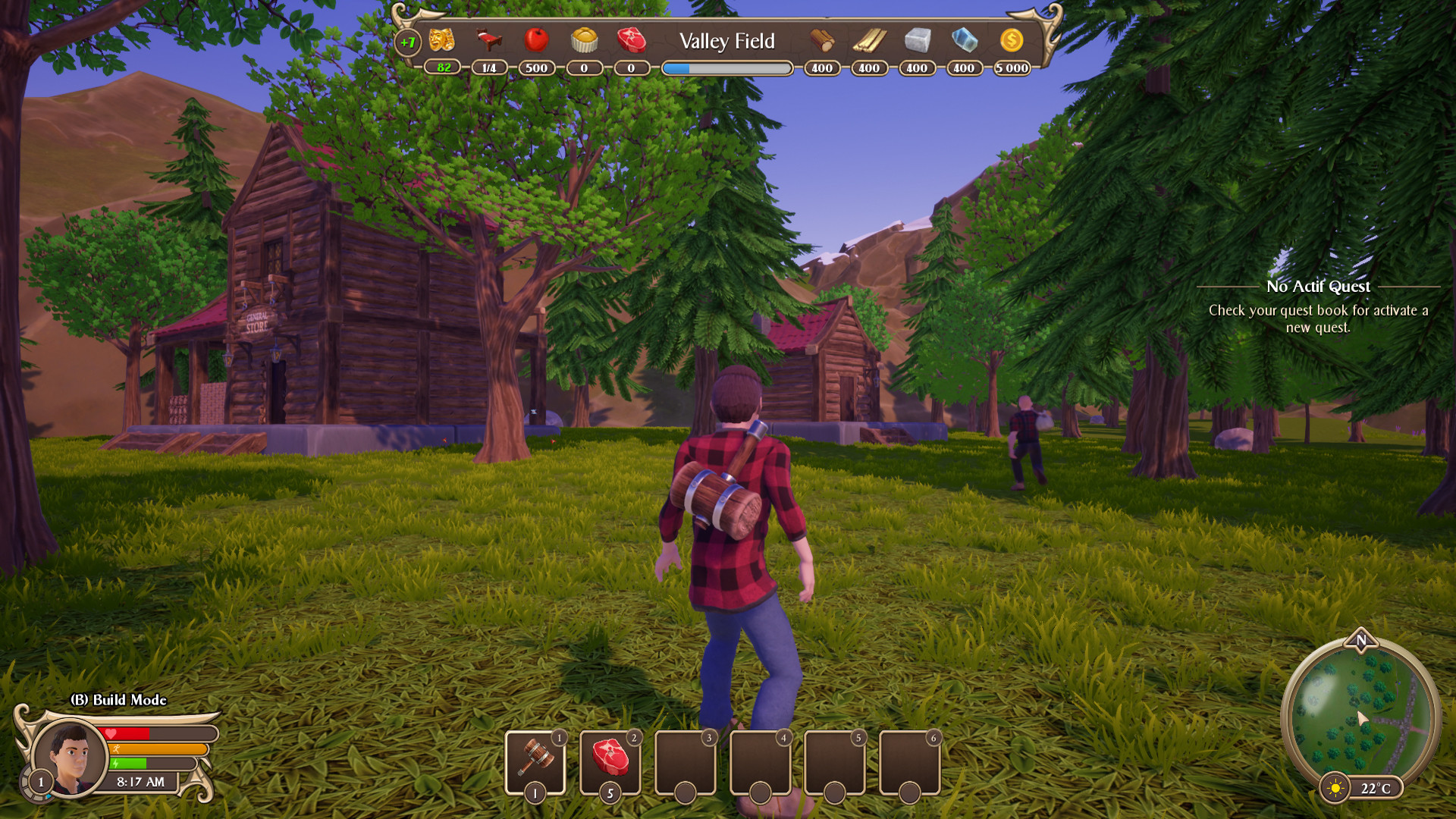Click the sun weather icon near temperature
Screen dimensions: 1456x819
1333,788
